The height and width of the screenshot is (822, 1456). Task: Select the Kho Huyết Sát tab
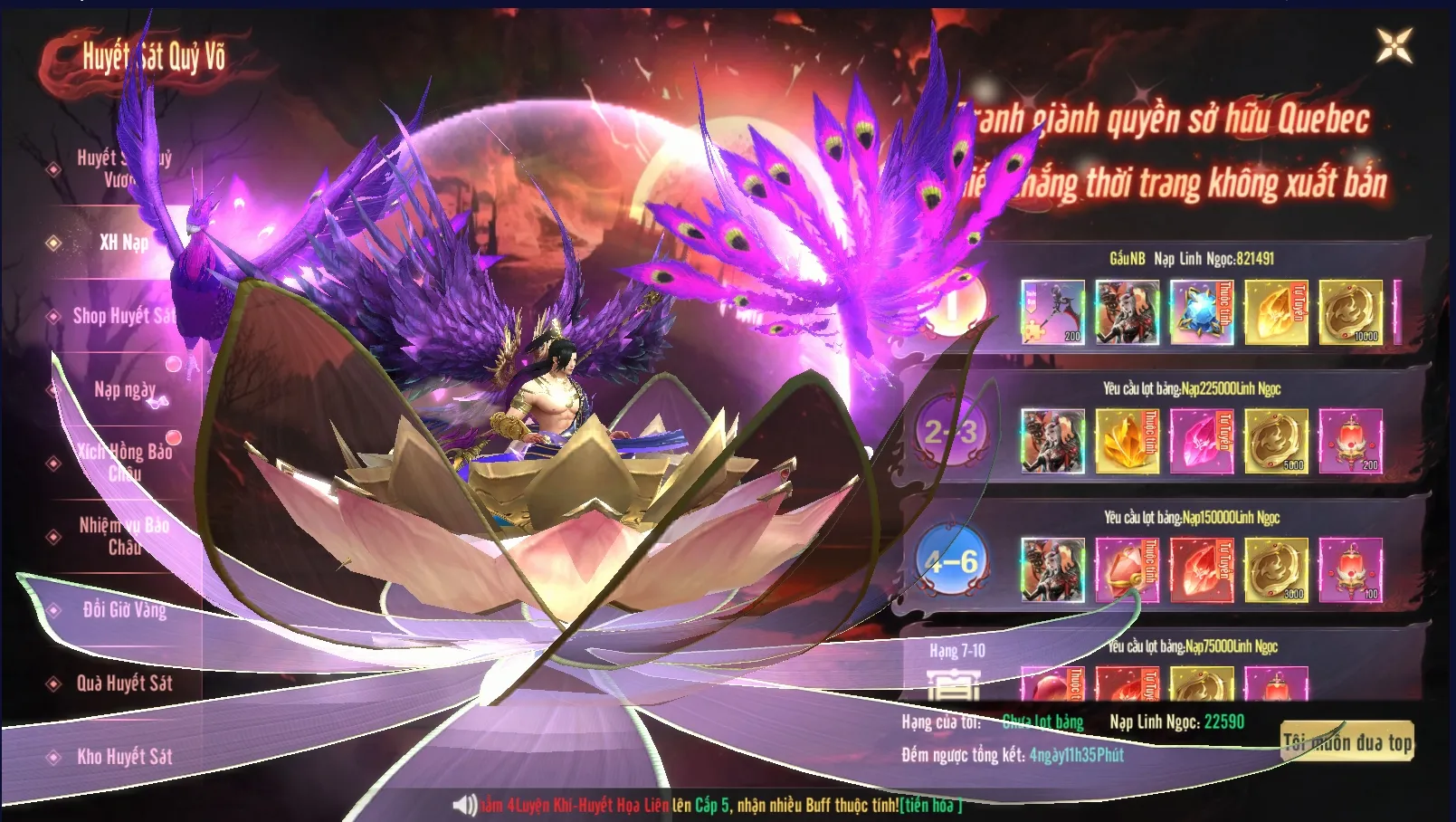click(x=124, y=757)
